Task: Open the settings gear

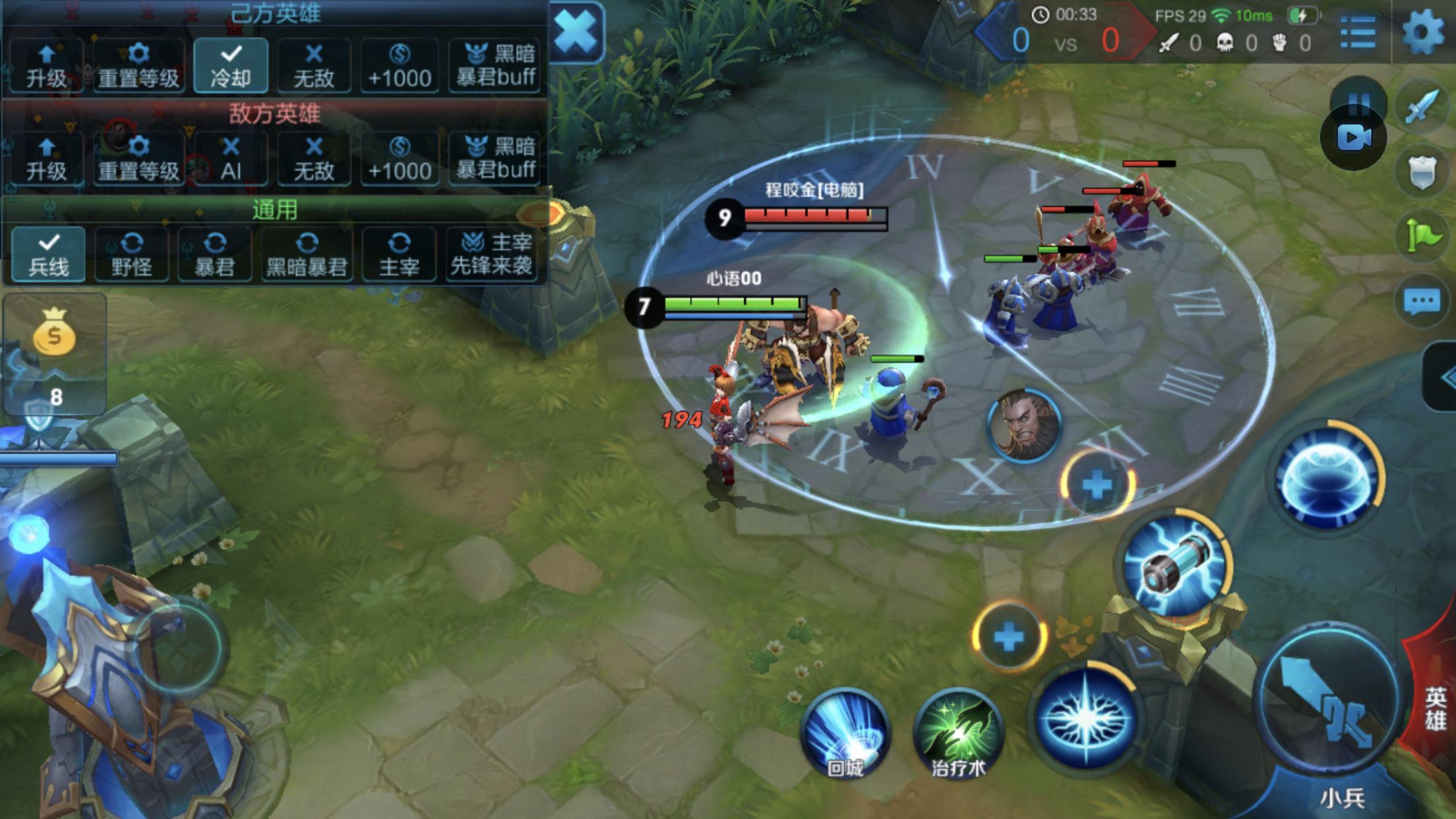Action: point(1422,32)
